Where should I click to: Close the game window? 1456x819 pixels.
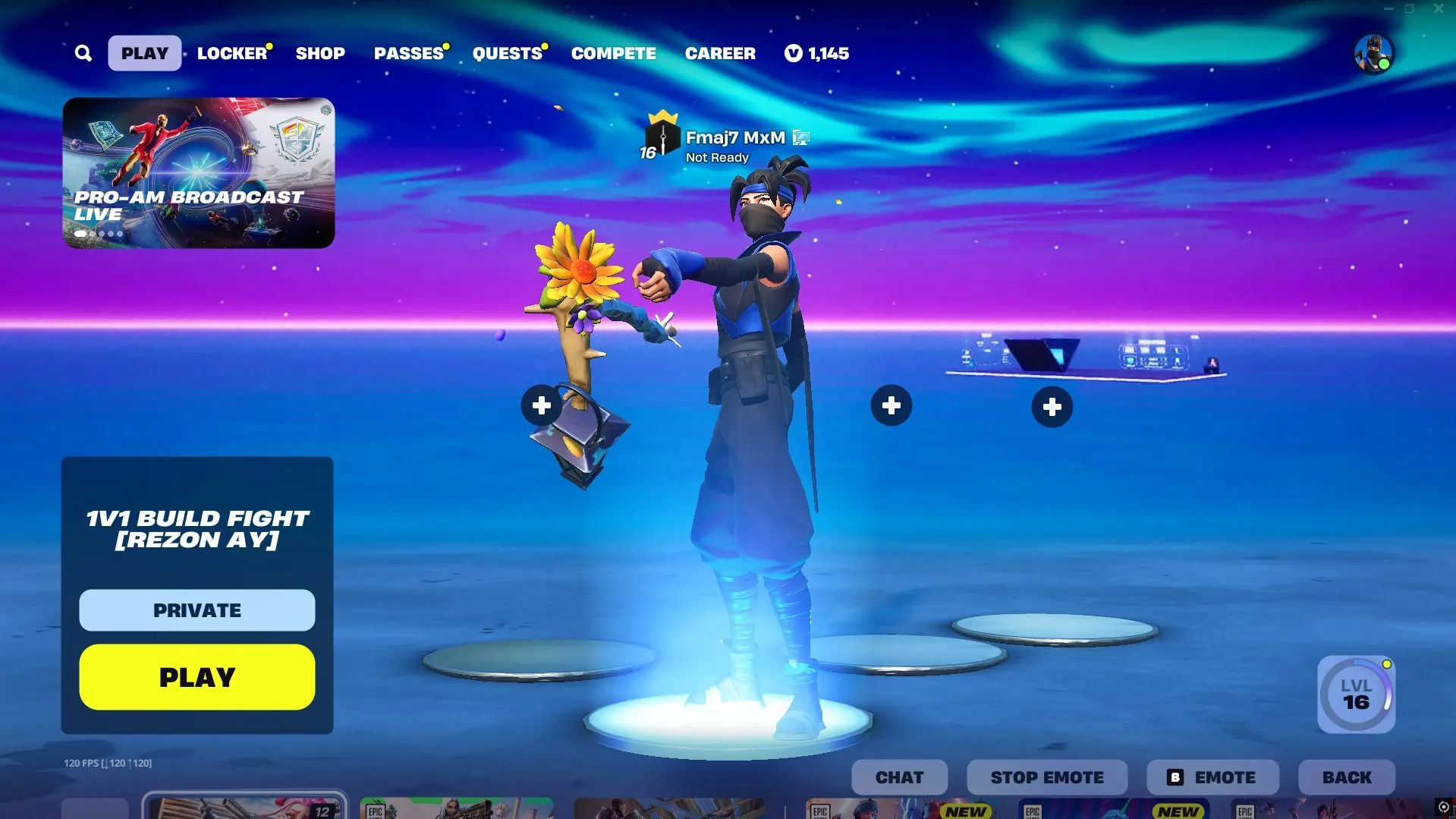1439,9
